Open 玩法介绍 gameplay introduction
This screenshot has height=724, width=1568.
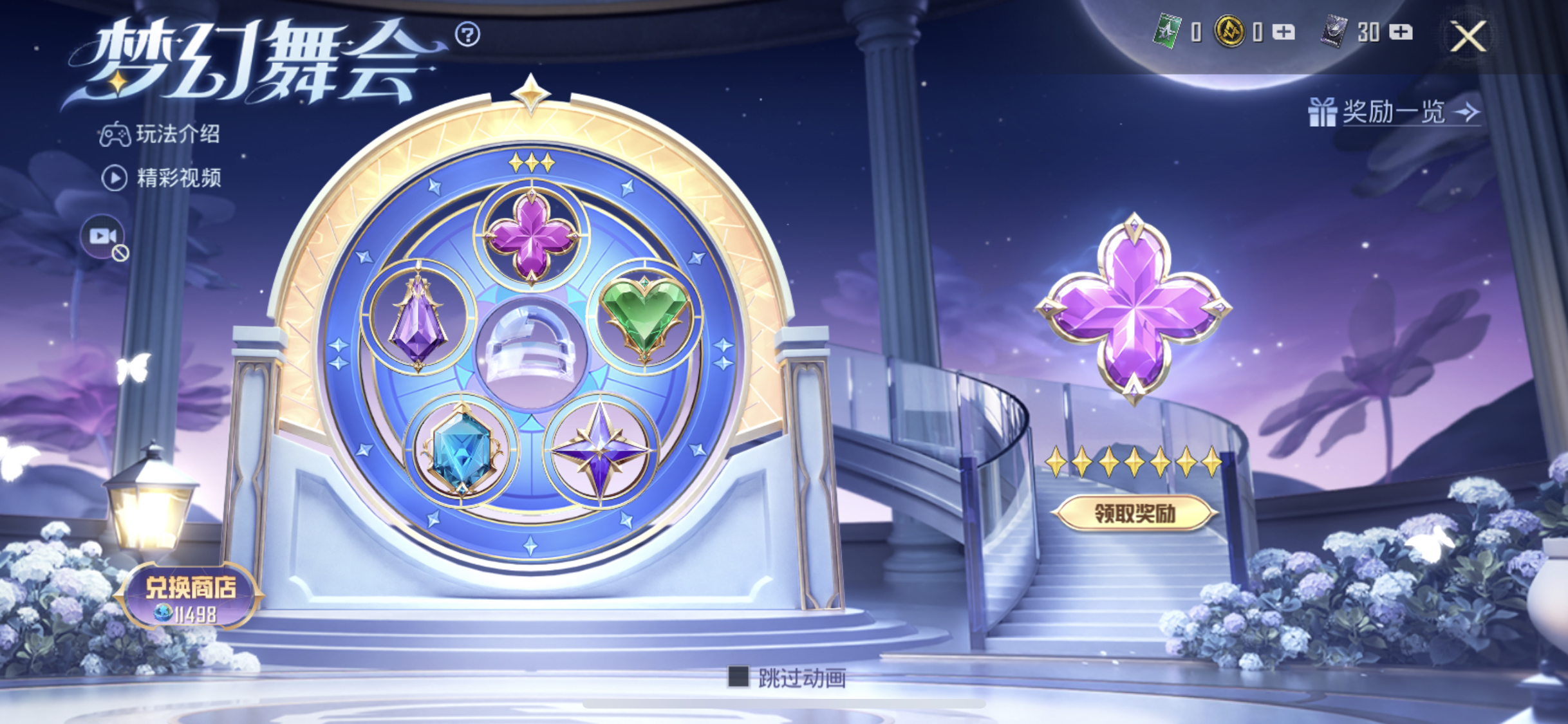pyautogui.click(x=160, y=135)
